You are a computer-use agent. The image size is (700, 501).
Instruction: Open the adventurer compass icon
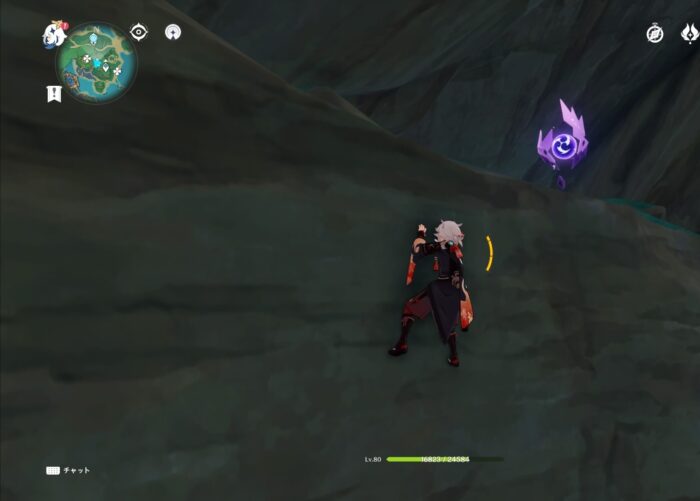coord(655,34)
